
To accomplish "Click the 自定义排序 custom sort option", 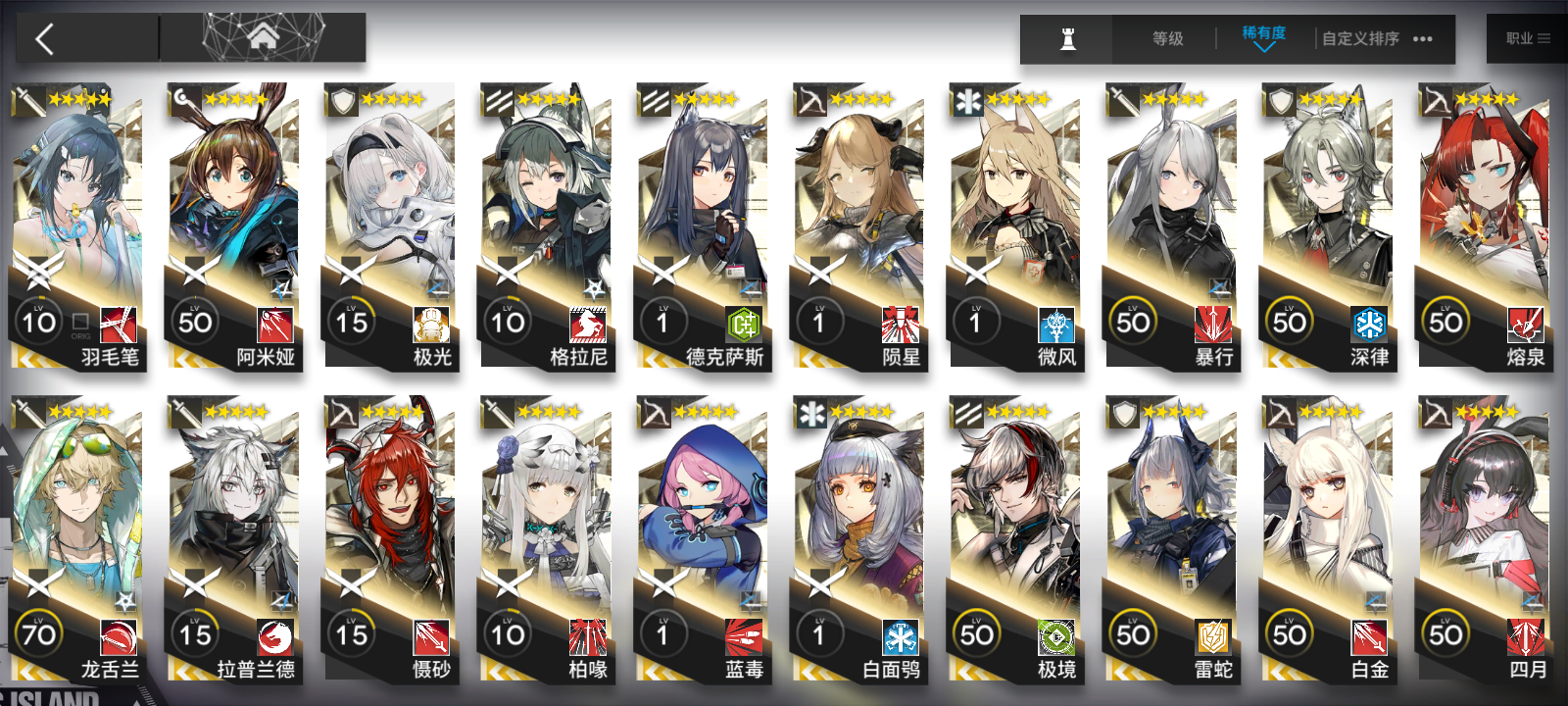I will click(x=1360, y=39).
